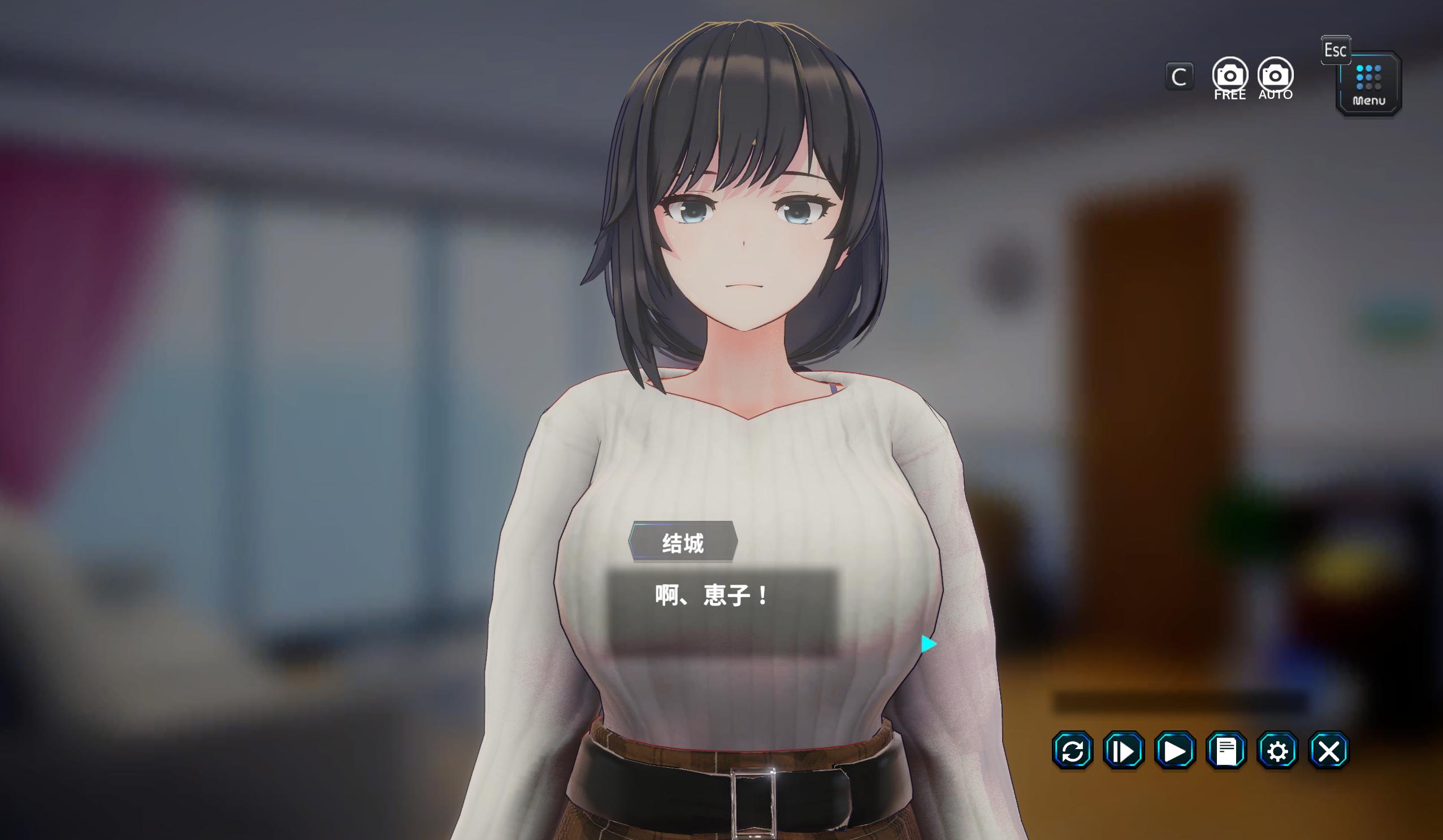Image resolution: width=1443 pixels, height=840 pixels.
Task: Start auto-play with the play triangle button
Action: [1175, 750]
